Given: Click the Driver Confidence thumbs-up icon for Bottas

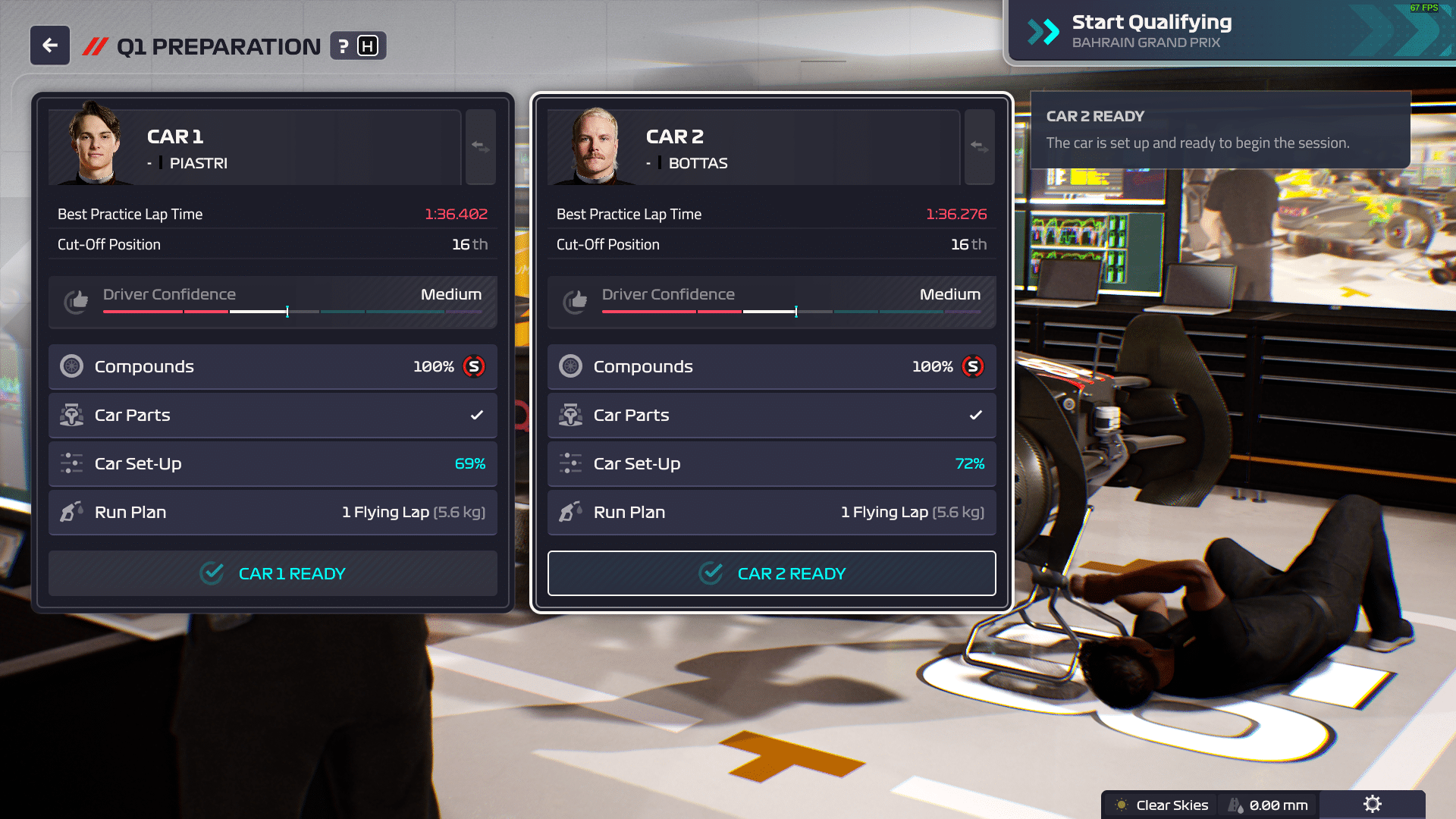Looking at the screenshot, I should (x=576, y=301).
